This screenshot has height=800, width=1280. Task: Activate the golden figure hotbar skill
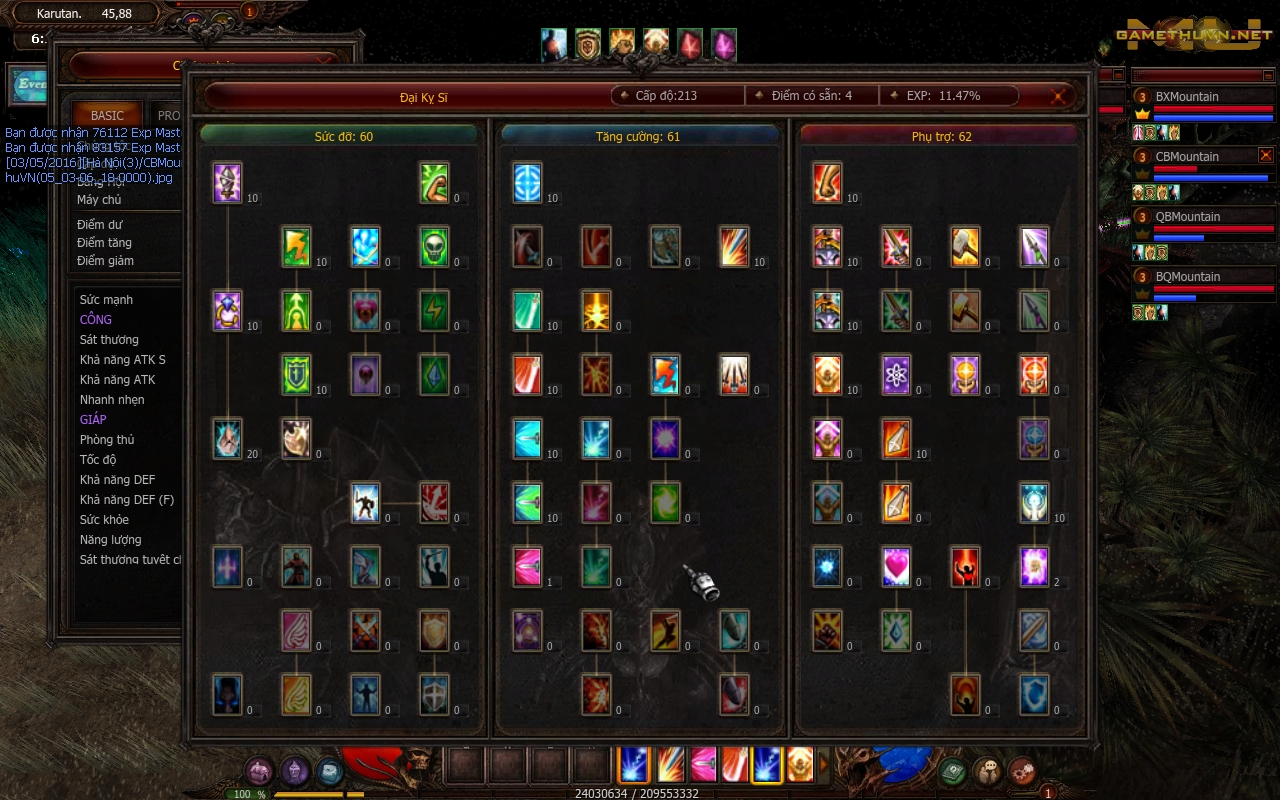point(799,765)
